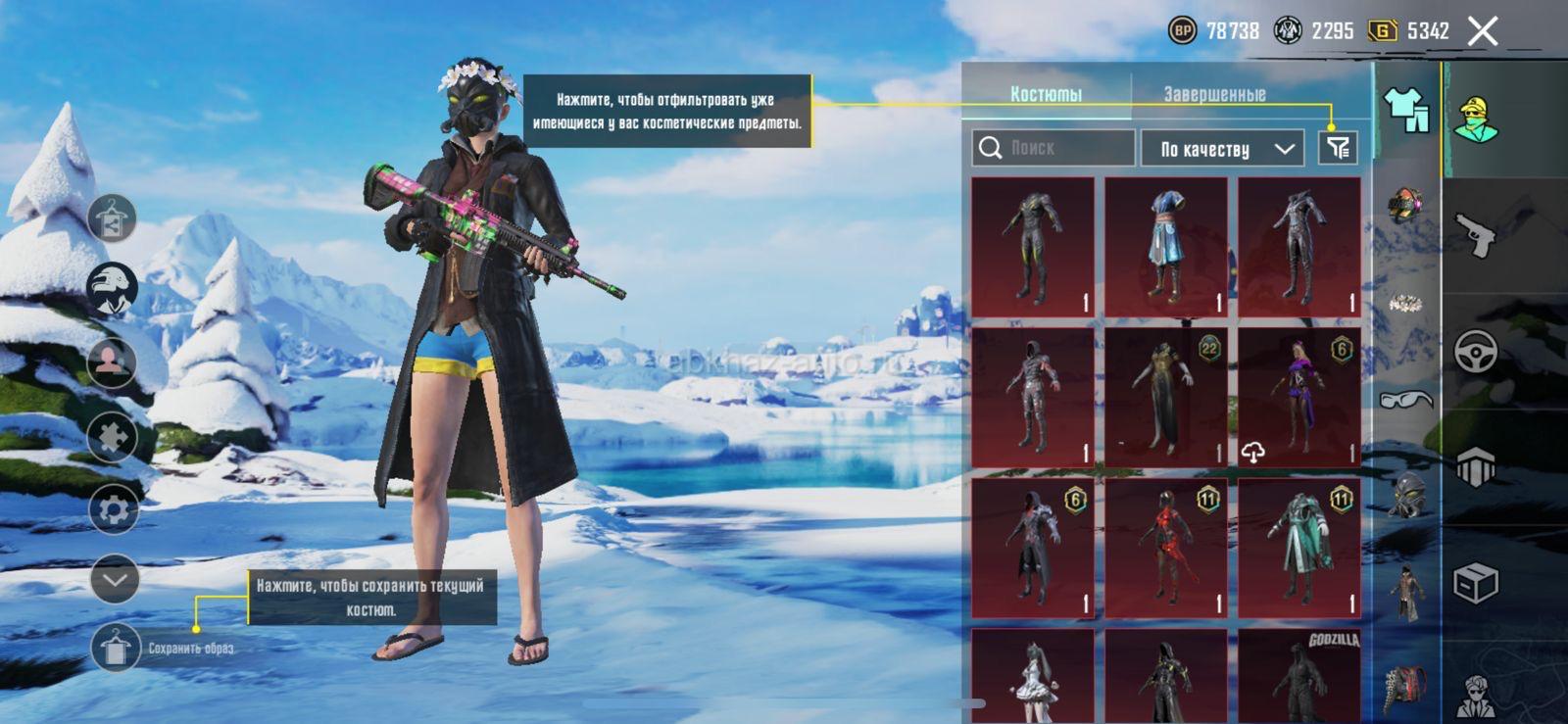
Task: Open the gear settings icon
Action: tap(113, 509)
